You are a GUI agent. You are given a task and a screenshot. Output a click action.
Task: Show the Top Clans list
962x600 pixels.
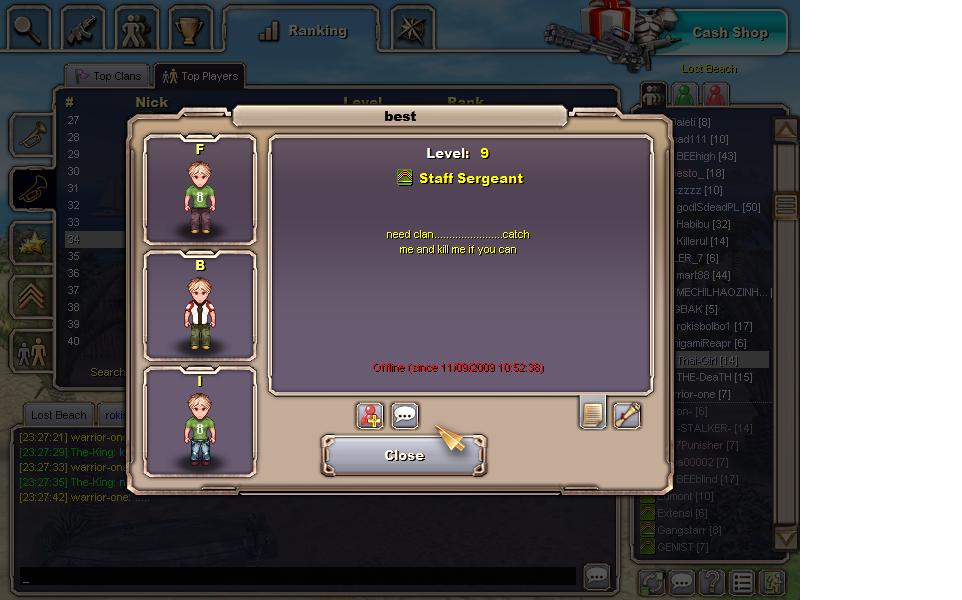[108, 76]
